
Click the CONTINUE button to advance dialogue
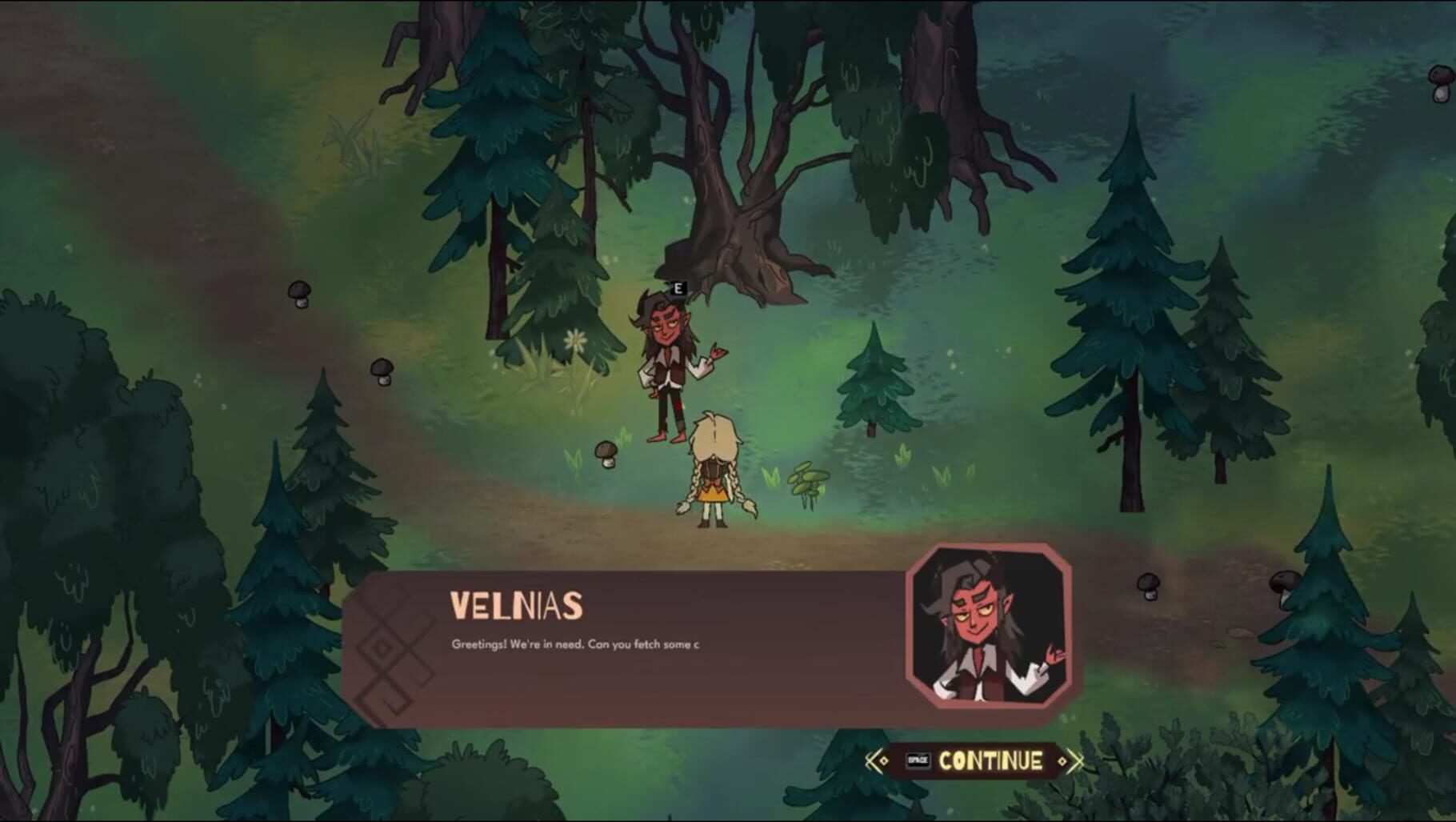[x=992, y=762]
